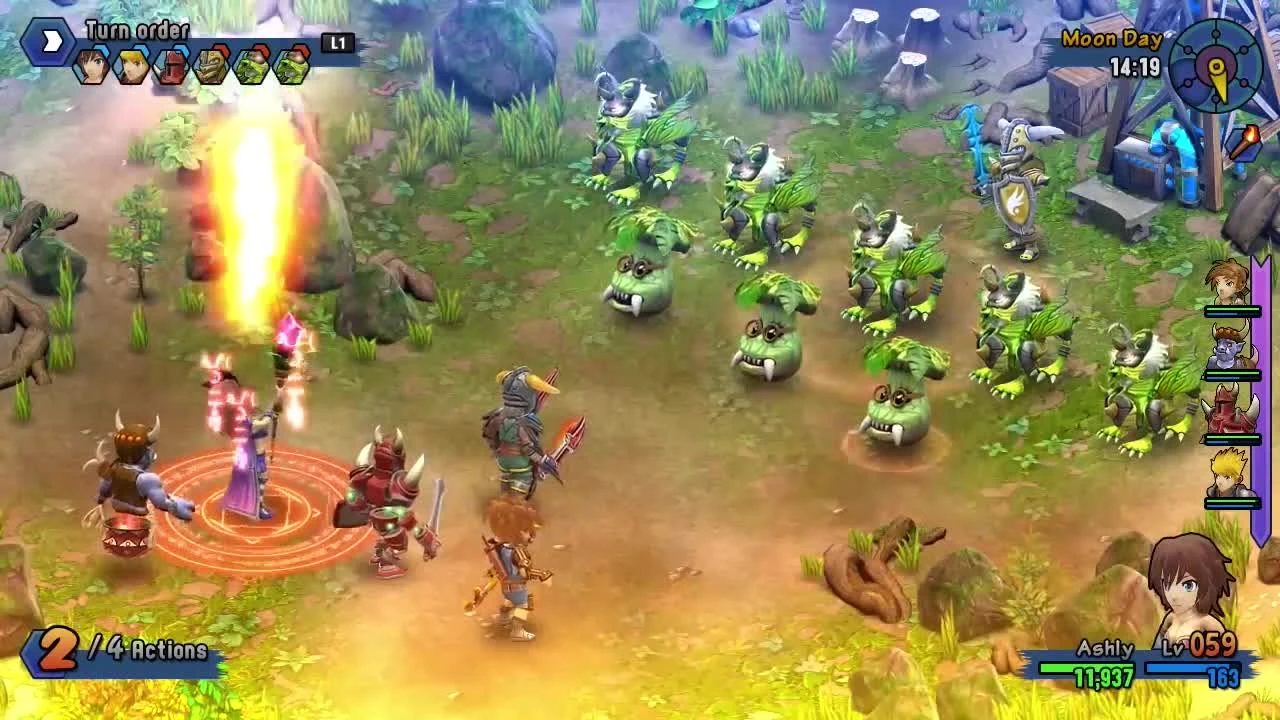The height and width of the screenshot is (720, 1280).
Task: Expand the Turn order header
Action: 135,31
